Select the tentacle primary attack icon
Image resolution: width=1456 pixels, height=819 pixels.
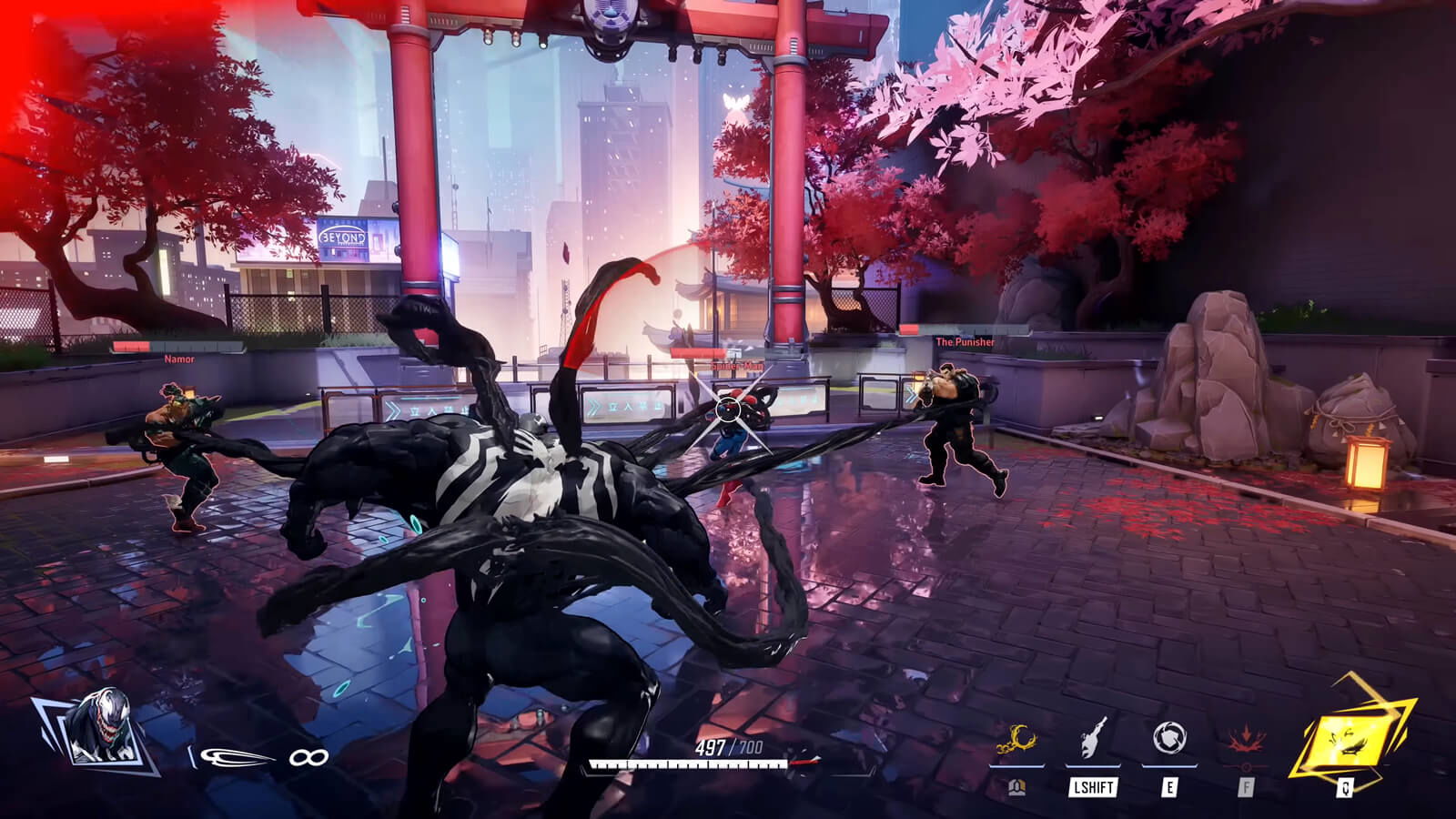[235, 757]
